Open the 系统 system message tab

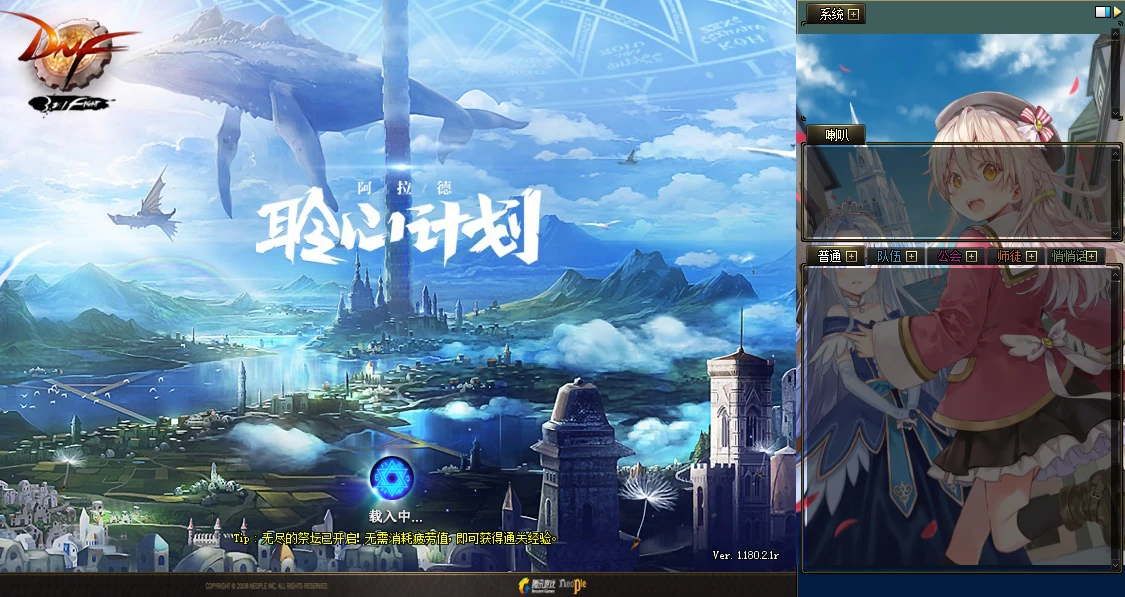[x=831, y=14]
